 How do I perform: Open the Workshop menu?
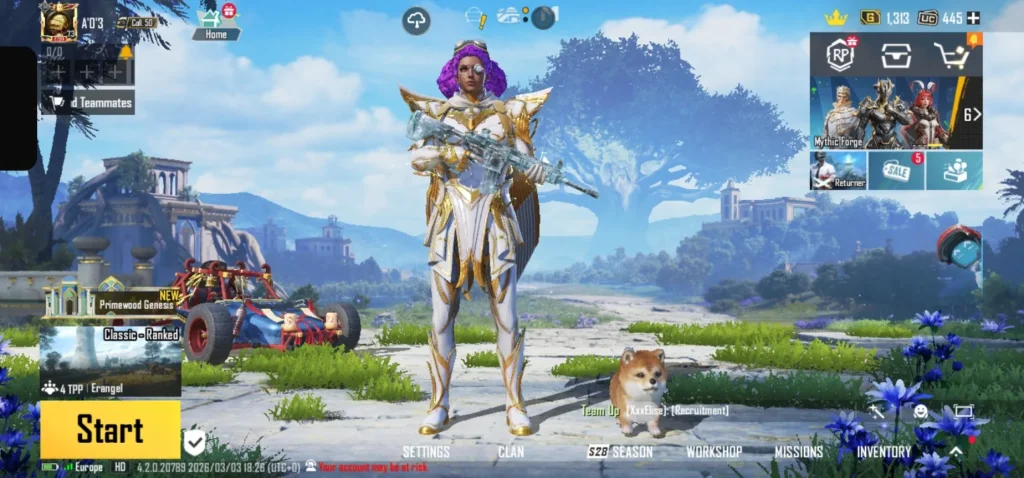tap(714, 452)
